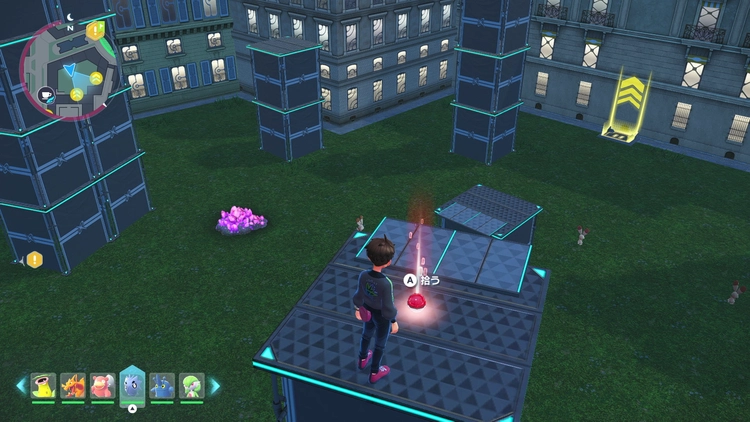This screenshot has height=422, width=750.
Task: Click the party bar's left arrow
Action: [20, 385]
